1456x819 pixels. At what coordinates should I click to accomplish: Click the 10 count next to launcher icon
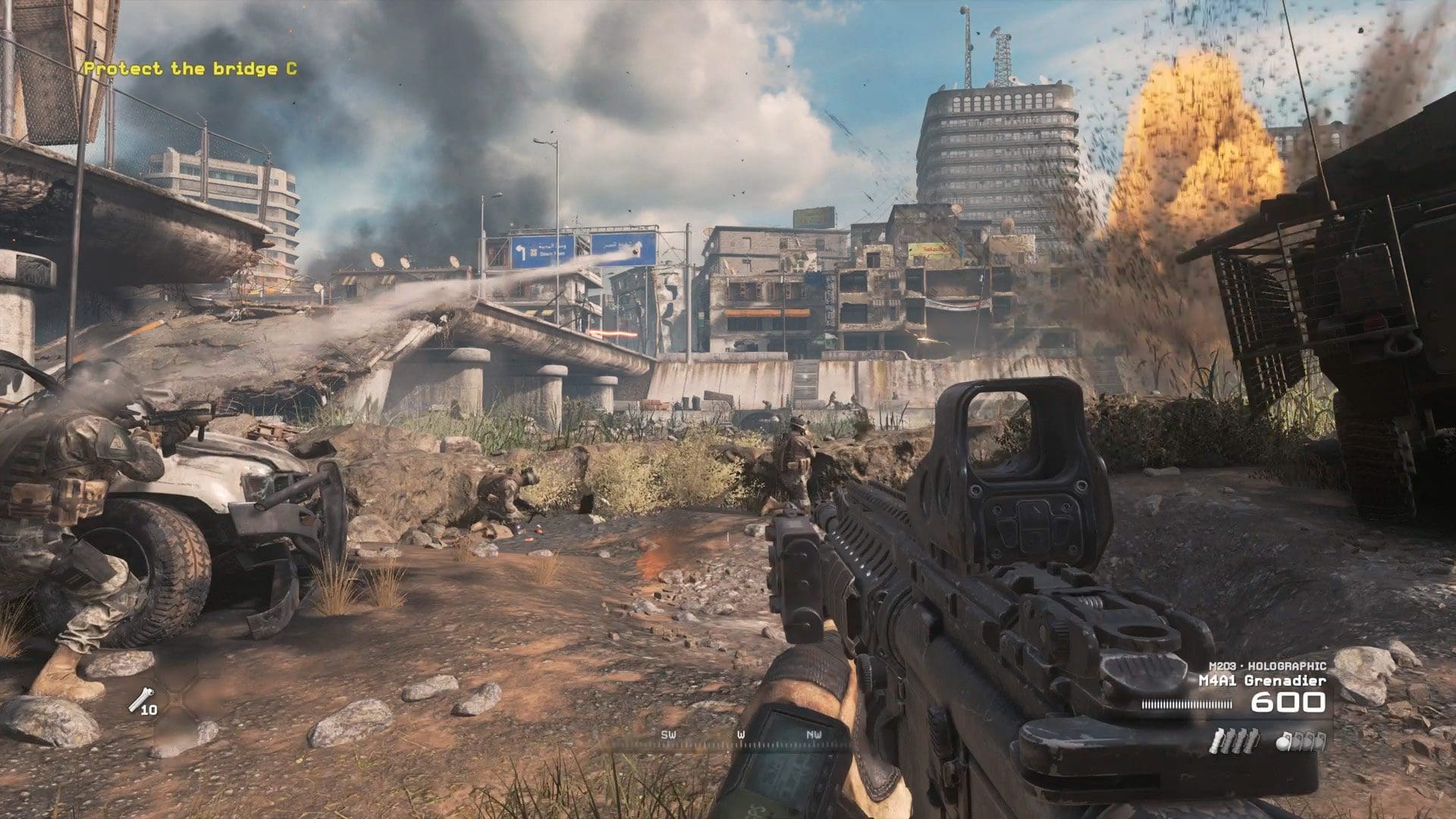coord(149,710)
